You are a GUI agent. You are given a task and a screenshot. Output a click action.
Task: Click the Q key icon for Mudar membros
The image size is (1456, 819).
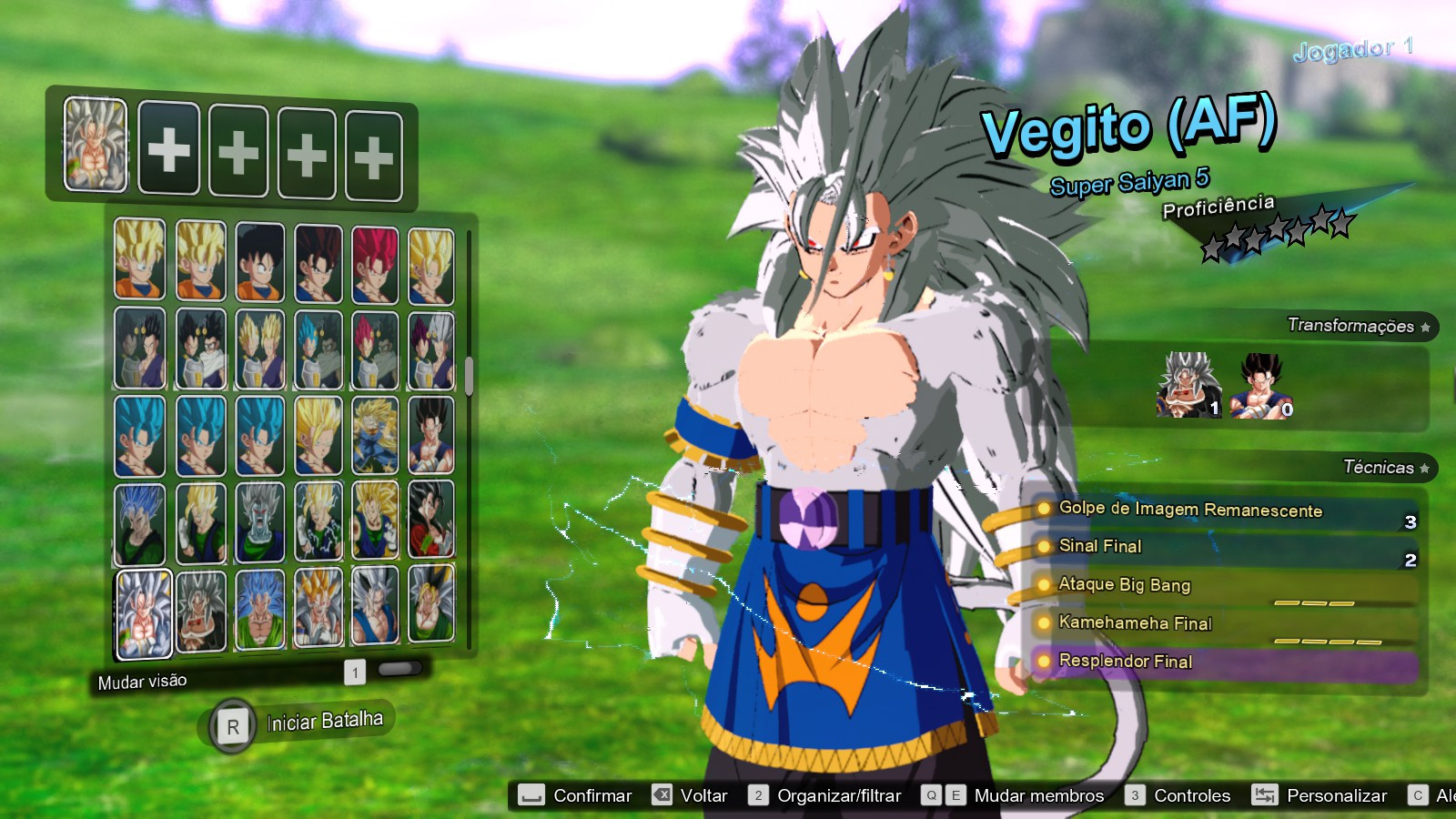click(930, 795)
